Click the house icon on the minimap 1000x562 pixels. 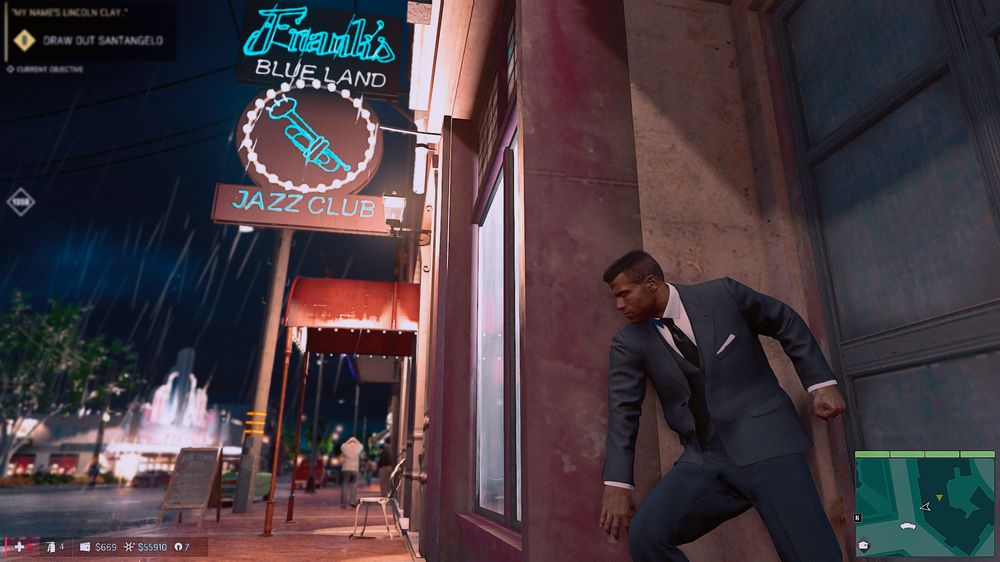(862, 545)
